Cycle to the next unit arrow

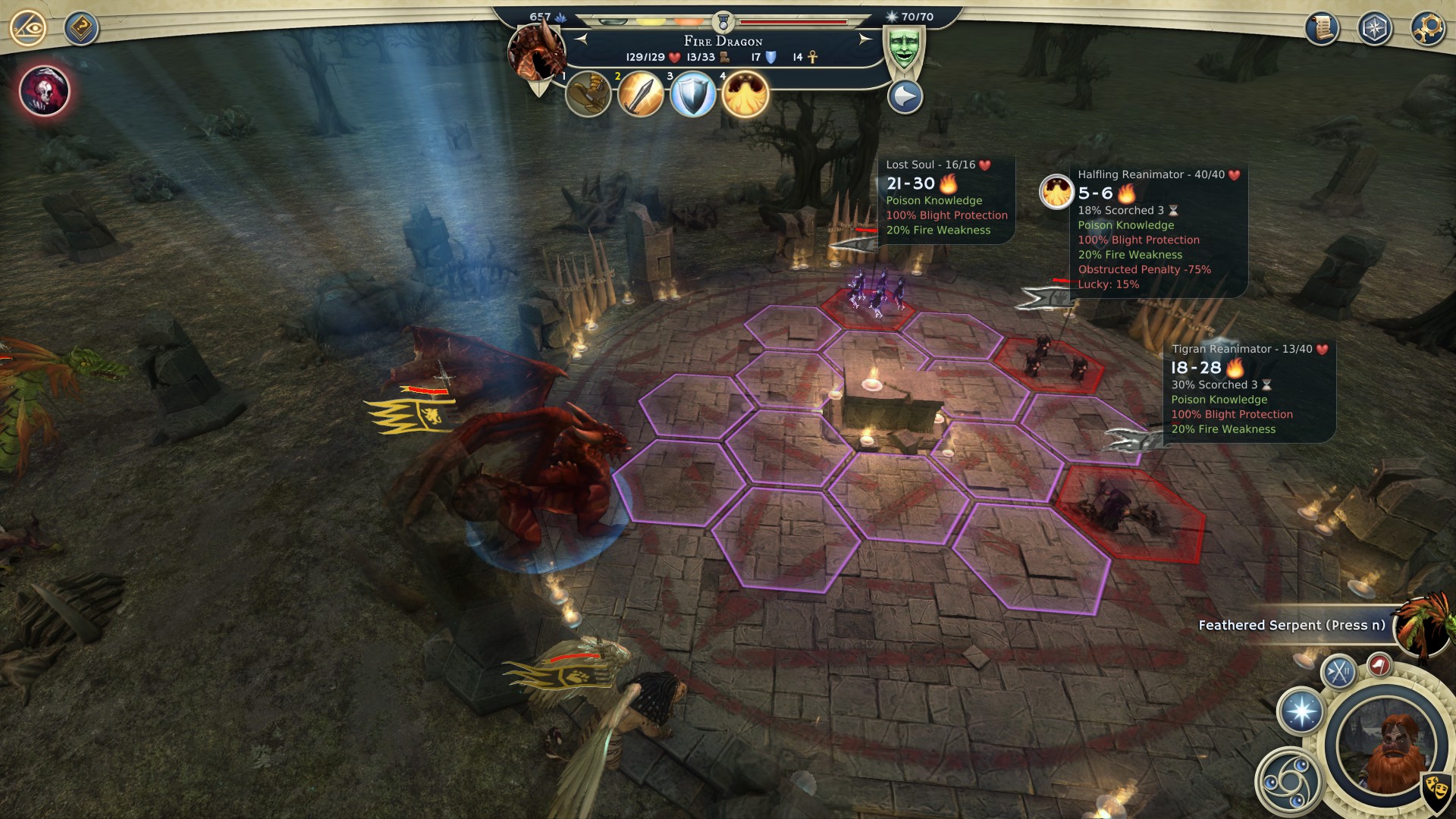pos(864,39)
